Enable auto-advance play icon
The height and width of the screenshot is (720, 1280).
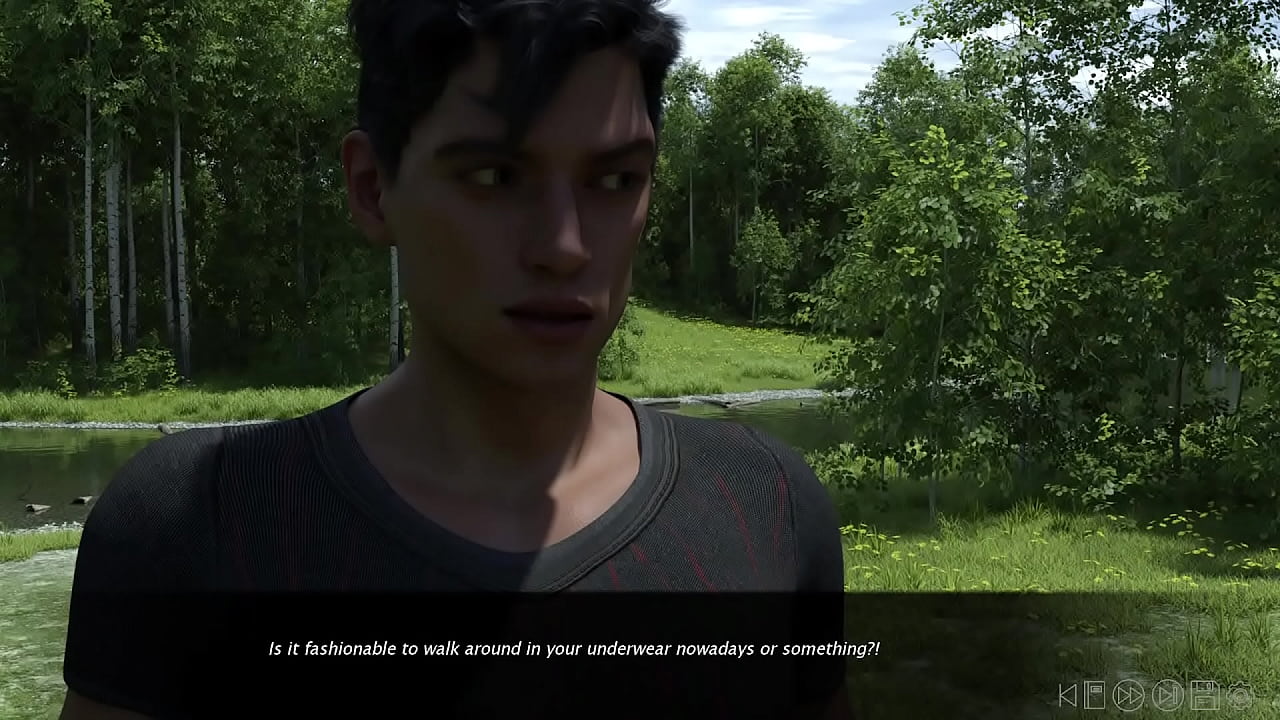point(1166,694)
